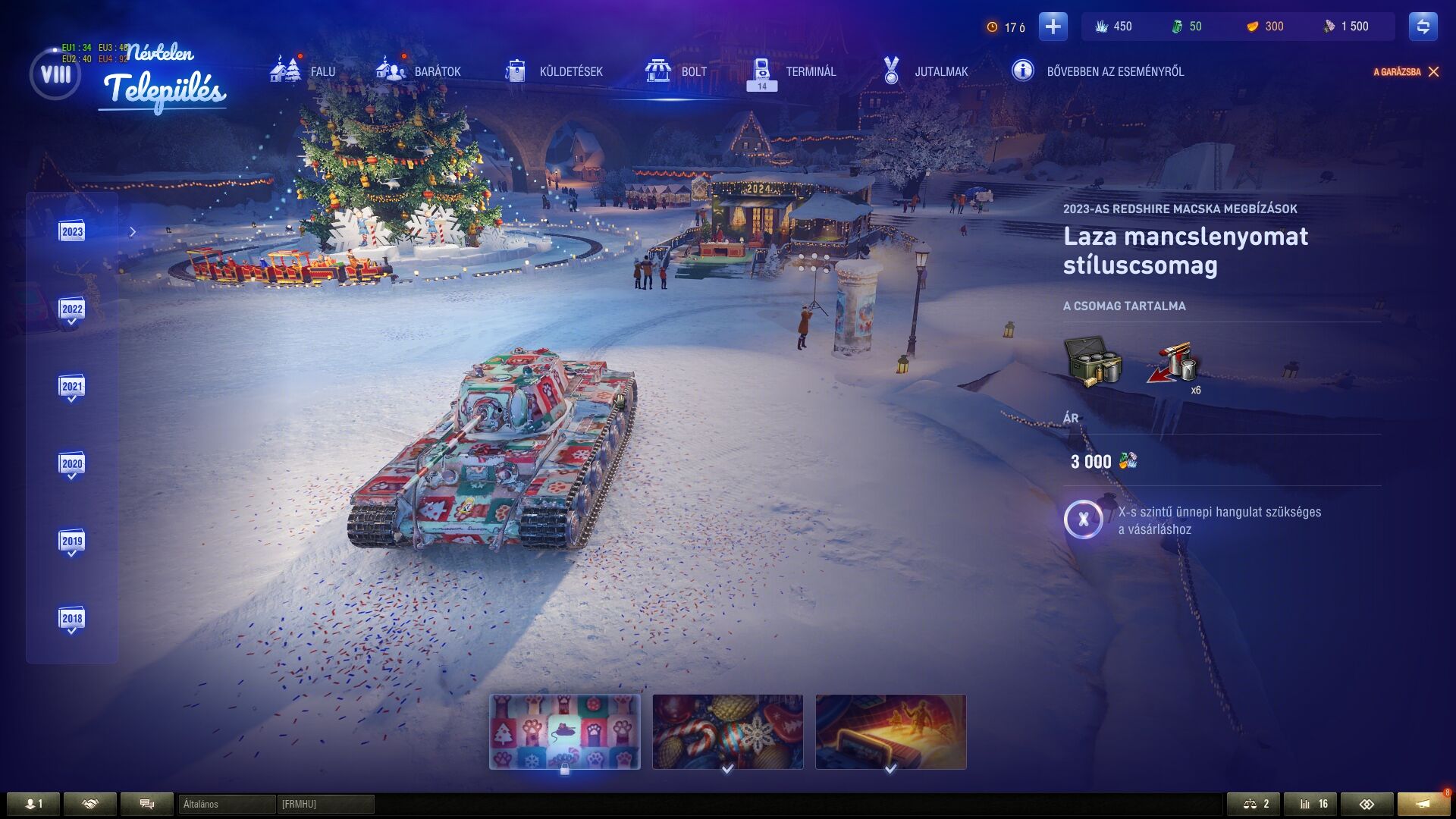Select the 2022 year collection
This screenshot has height=819, width=1456.
click(72, 309)
